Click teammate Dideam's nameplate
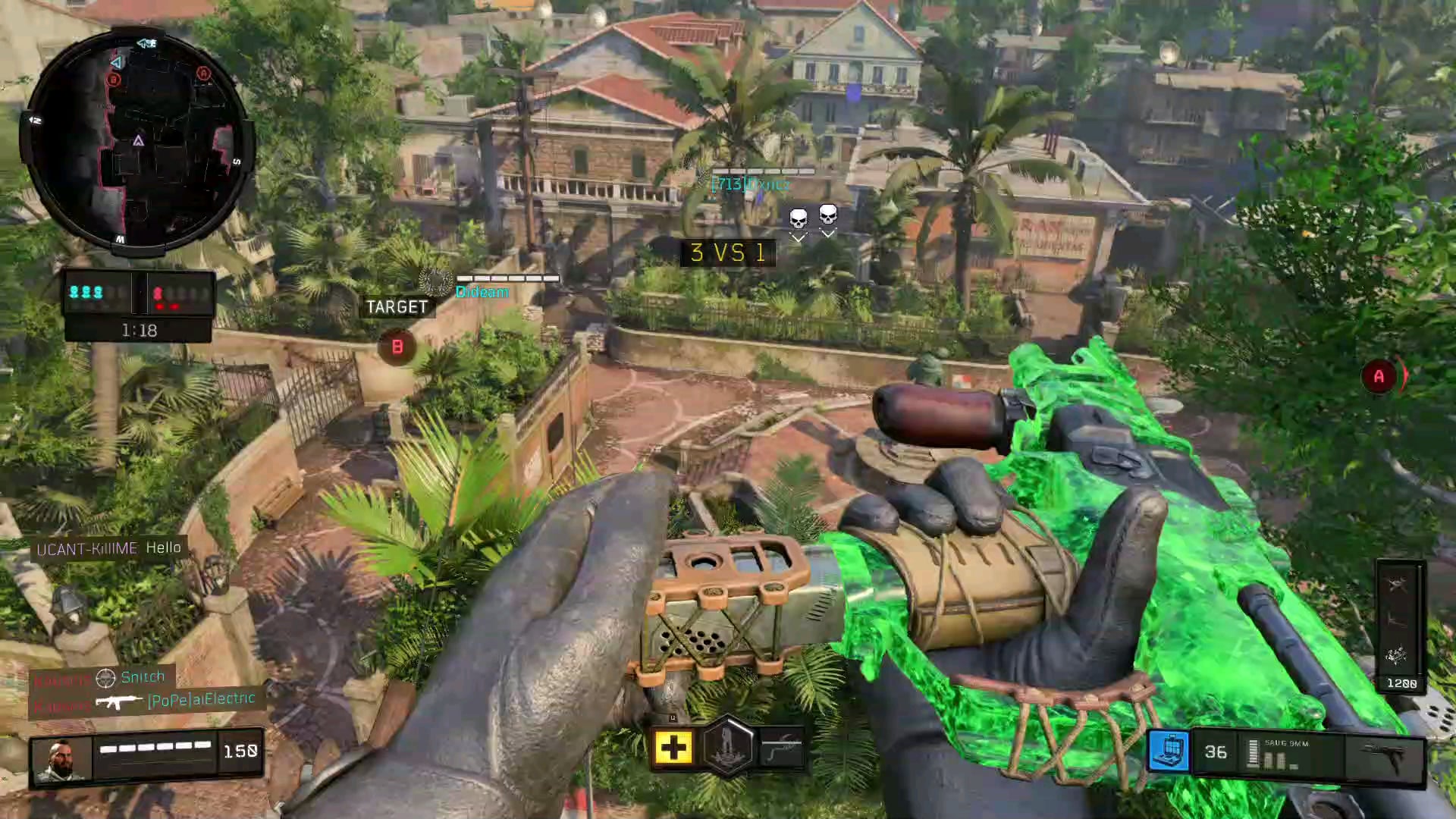1456x819 pixels. tap(482, 292)
